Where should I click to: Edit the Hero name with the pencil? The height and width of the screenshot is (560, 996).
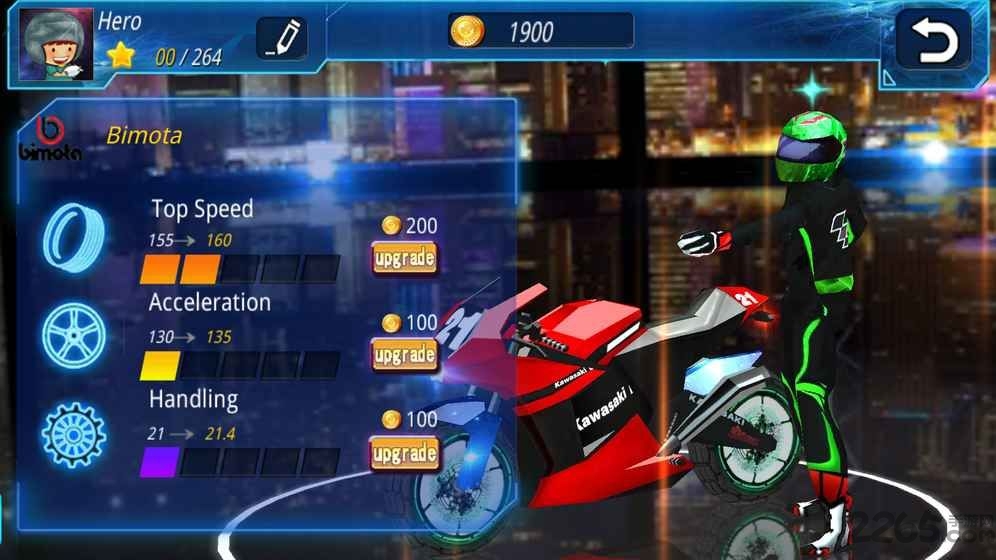[281, 40]
